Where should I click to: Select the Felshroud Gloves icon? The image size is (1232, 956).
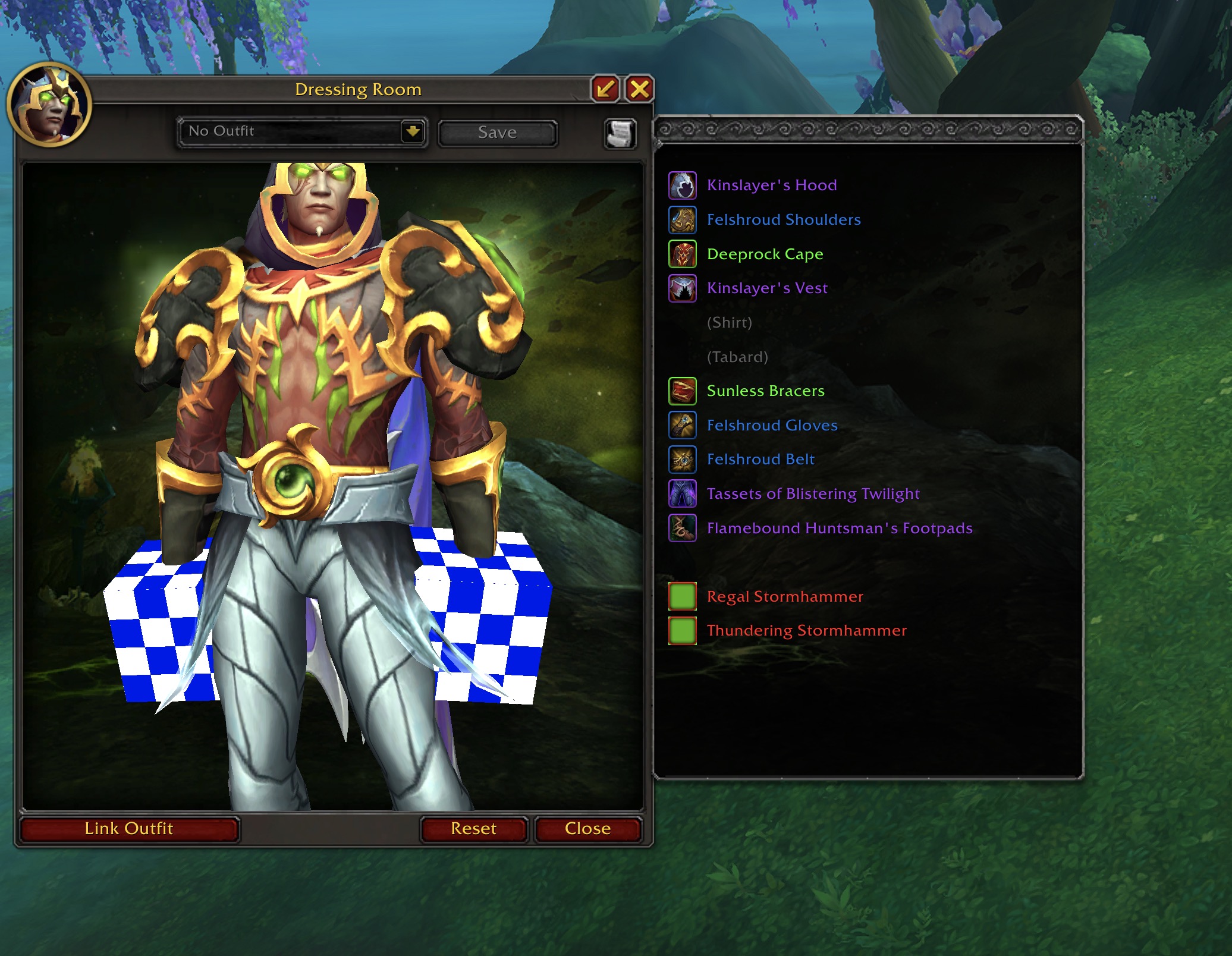pyautogui.click(x=682, y=426)
